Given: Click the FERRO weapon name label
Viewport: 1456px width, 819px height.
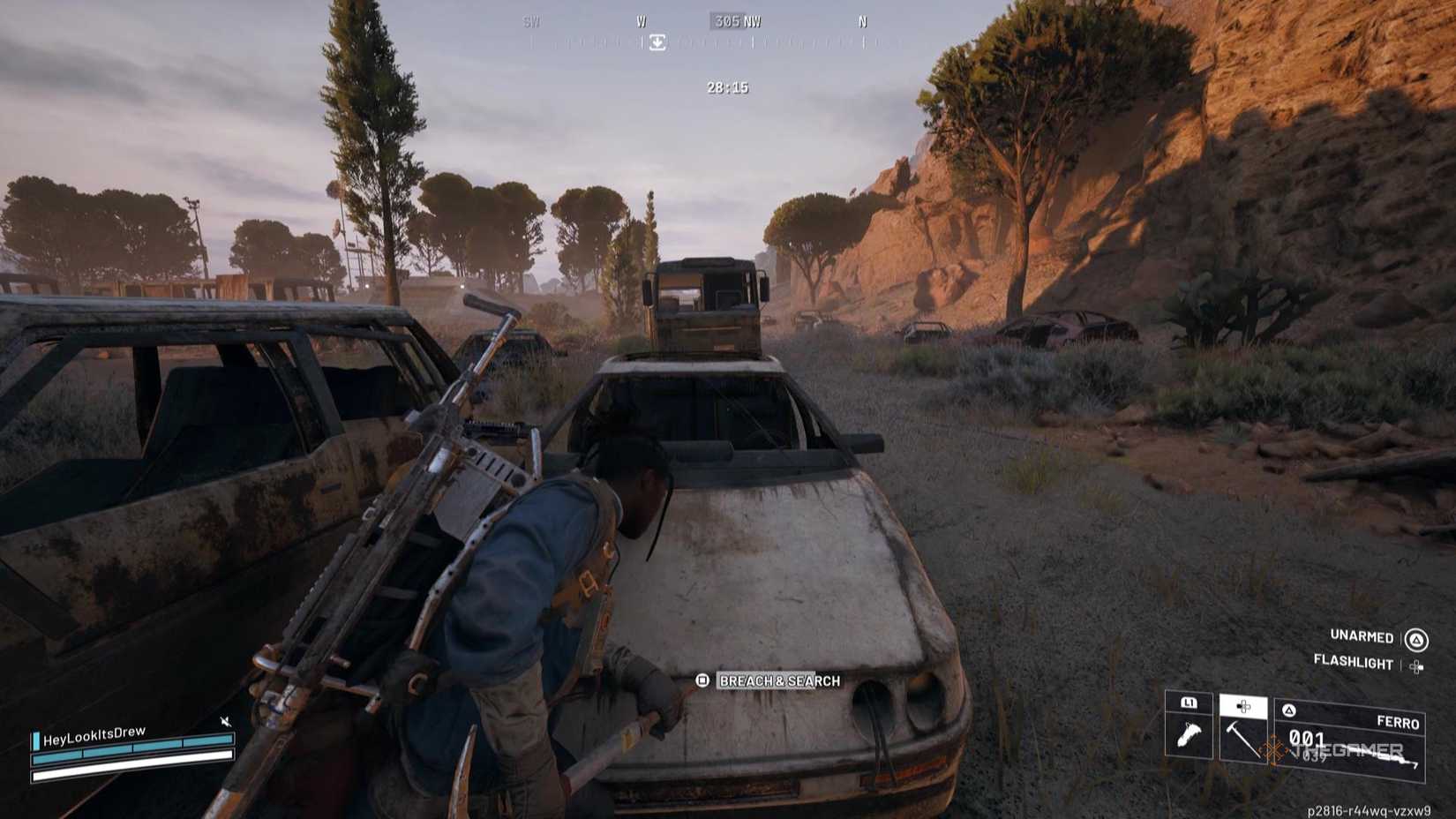Looking at the screenshot, I should (1399, 722).
